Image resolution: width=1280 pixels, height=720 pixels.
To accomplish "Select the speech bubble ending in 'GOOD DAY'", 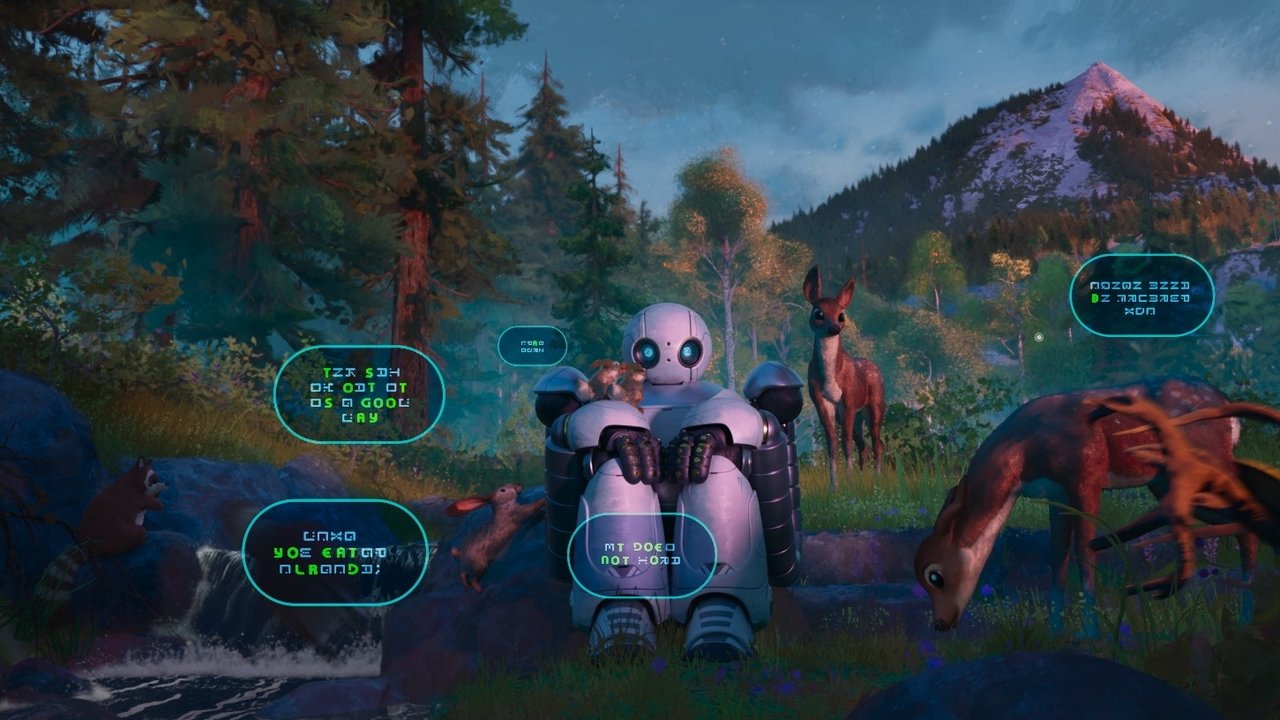I will click(x=359, y=394).
